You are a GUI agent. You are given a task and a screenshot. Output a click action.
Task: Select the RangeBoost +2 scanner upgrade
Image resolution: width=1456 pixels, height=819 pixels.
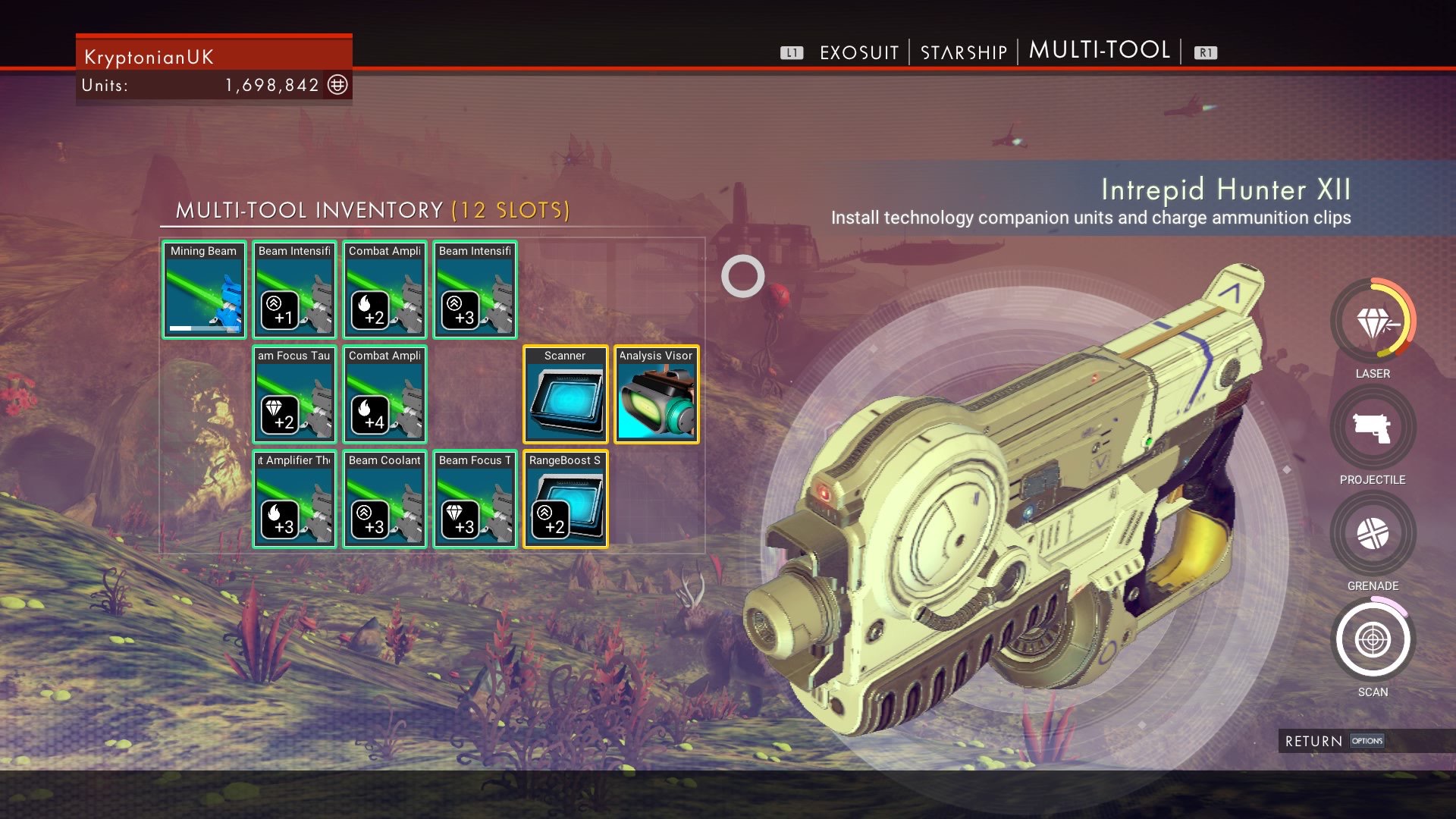click(x=565, y=499)
